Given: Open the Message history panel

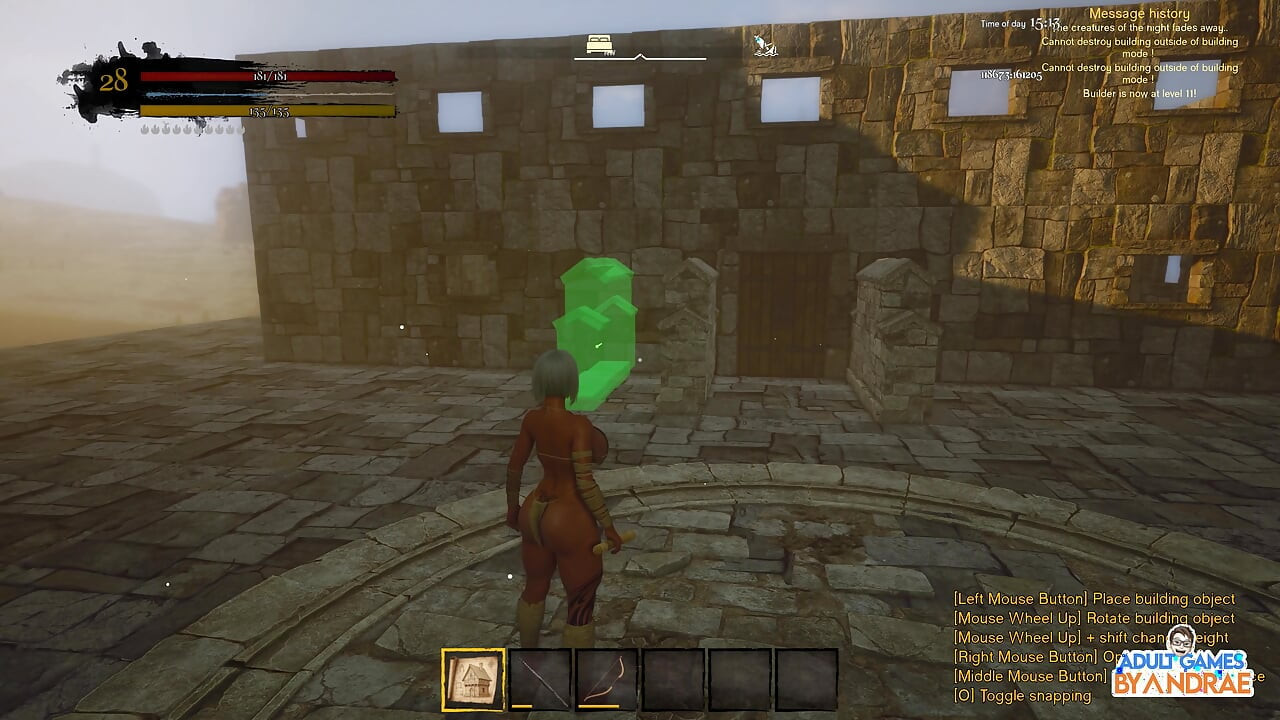Looking at the screenshot, I should (1139, 14).
